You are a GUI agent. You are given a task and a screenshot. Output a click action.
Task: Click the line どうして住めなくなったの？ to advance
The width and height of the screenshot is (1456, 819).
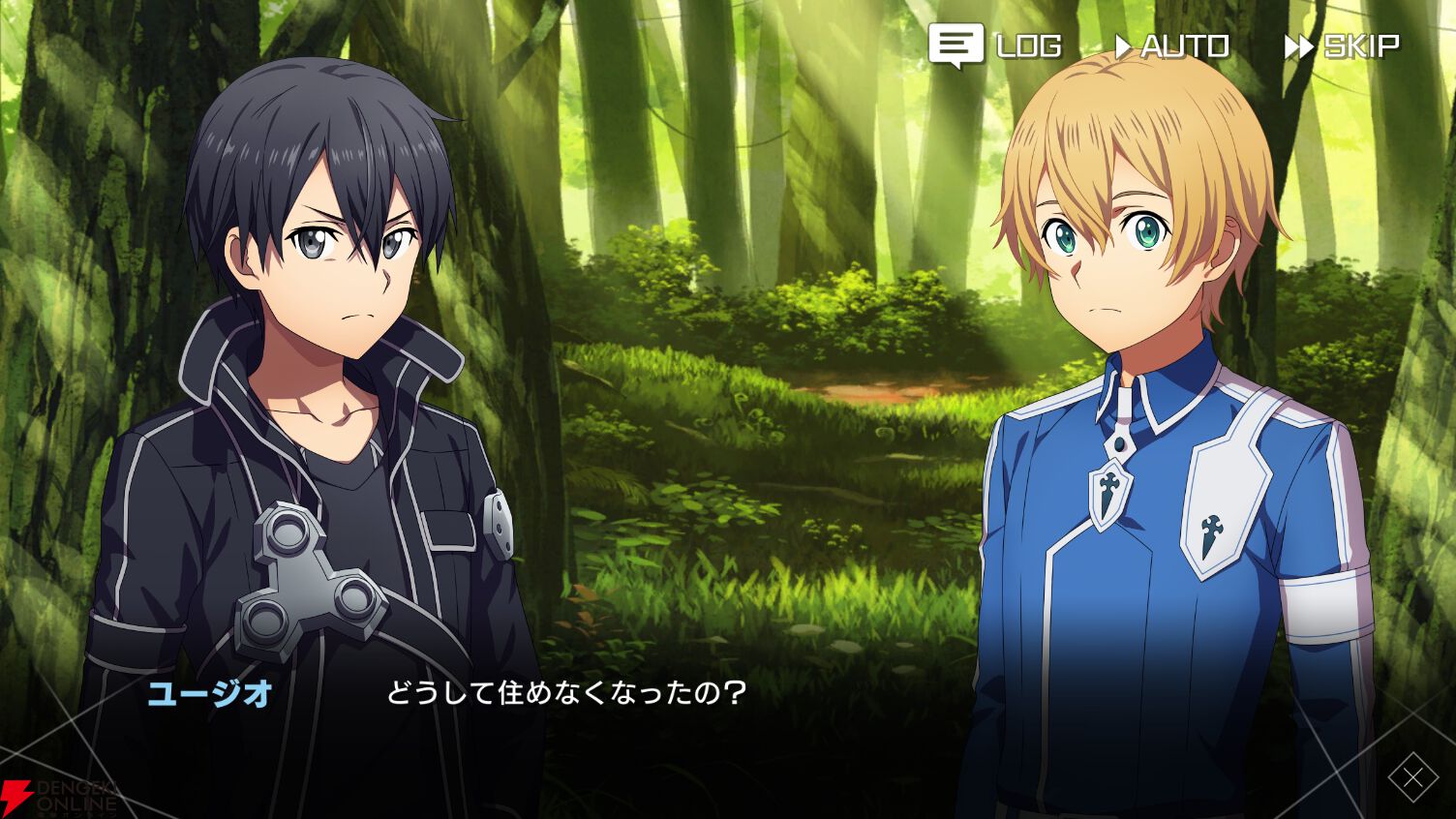pyautogui.click(x=564, y=692)
